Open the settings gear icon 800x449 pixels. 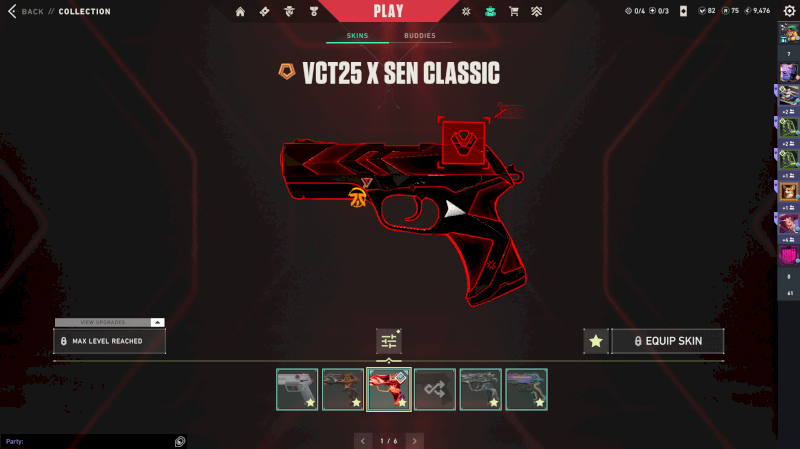click(788, 12)
